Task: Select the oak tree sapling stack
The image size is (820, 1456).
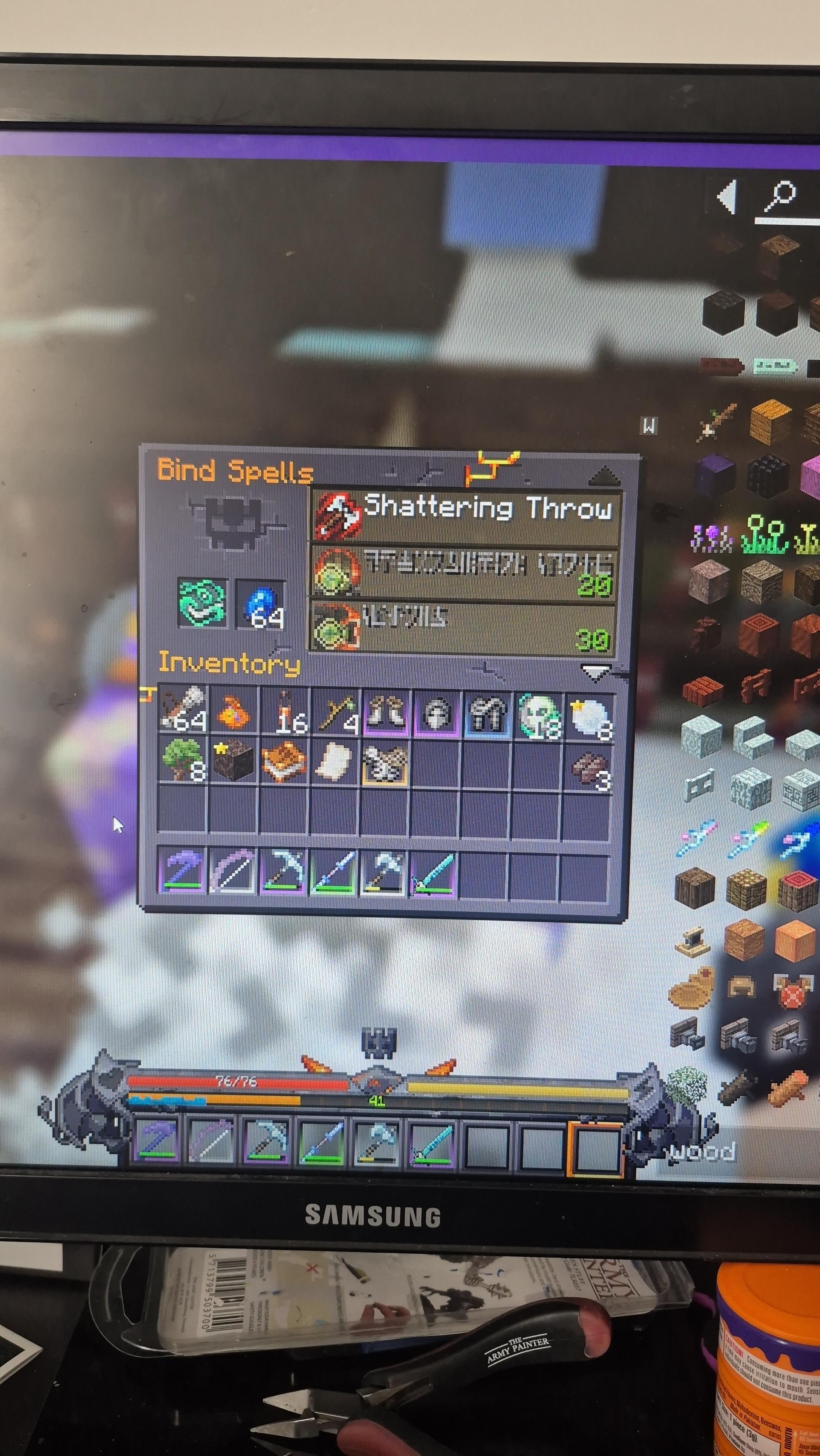Action: click(182, 759)
